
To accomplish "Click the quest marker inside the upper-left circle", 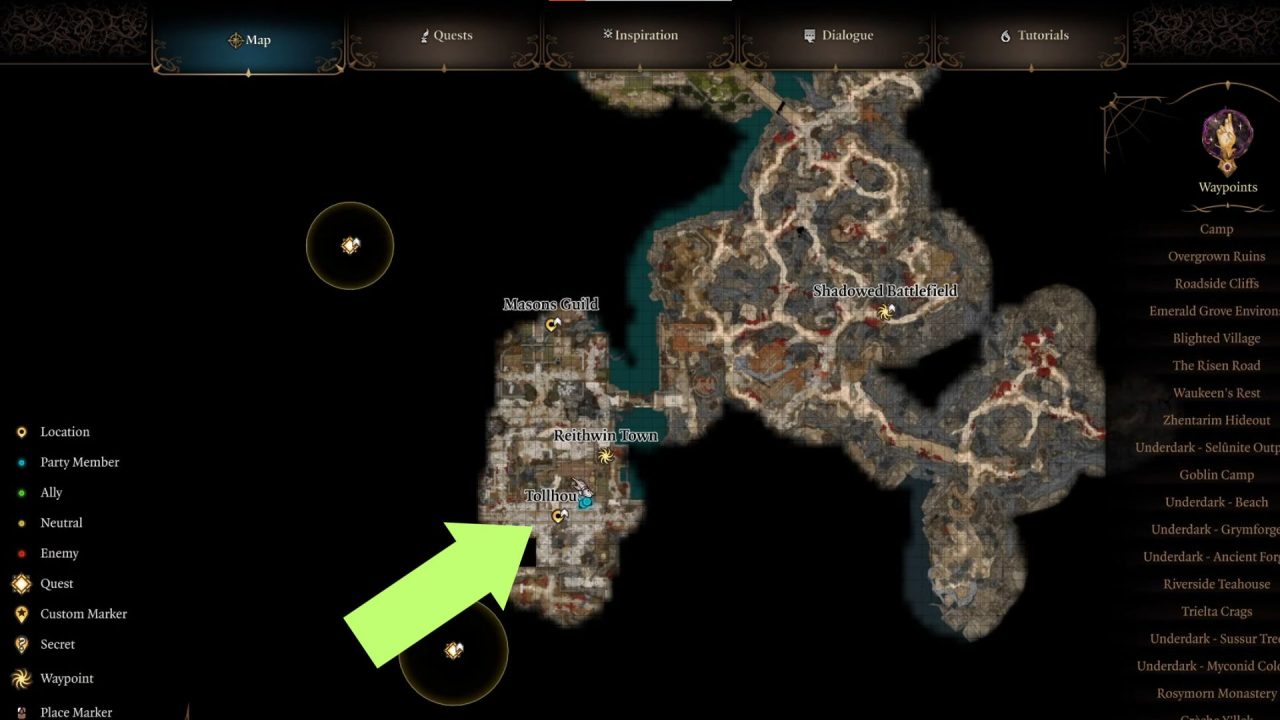I will [x=350, y=243].
